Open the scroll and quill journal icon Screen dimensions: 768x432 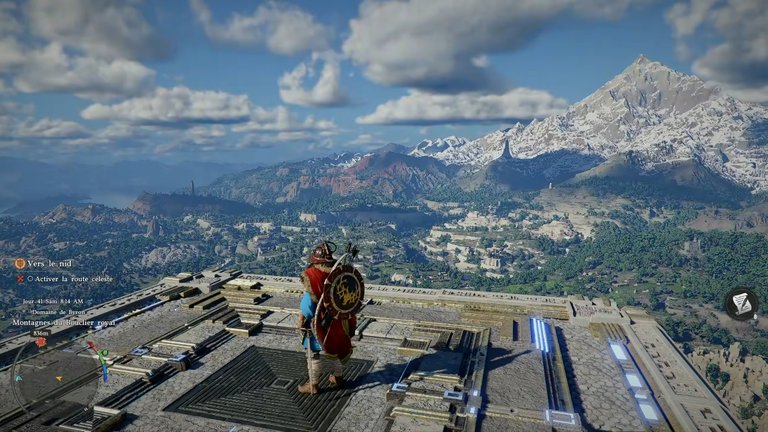pos(741,303)
